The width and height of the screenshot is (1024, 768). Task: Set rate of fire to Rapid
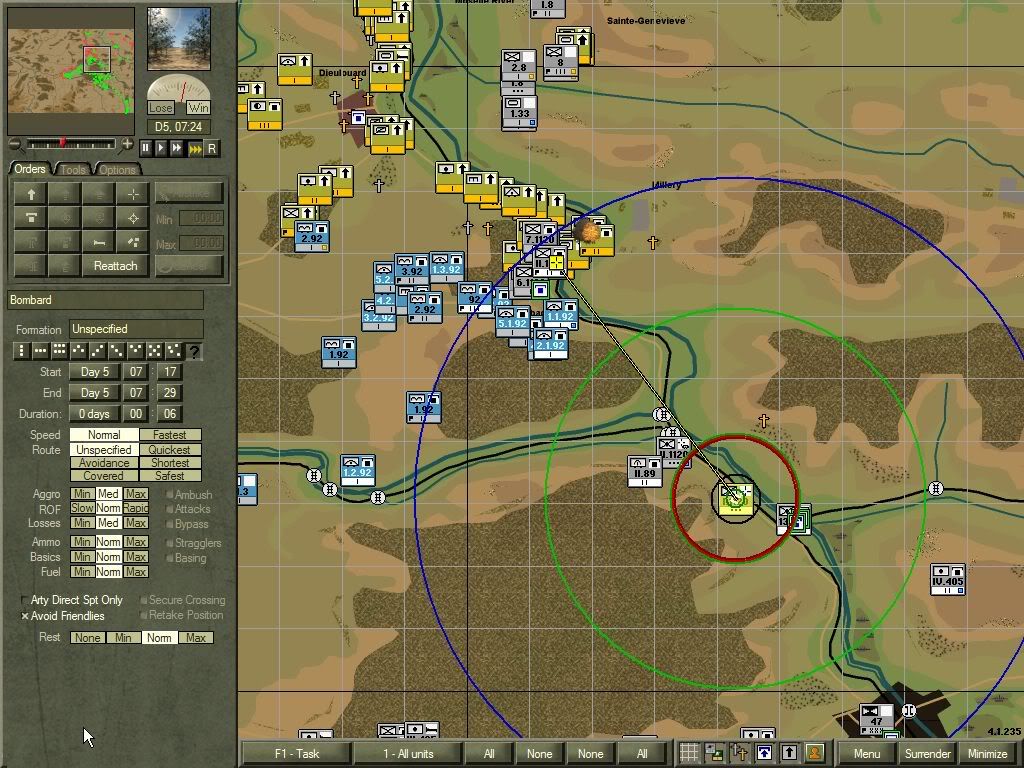click(136, 508)
